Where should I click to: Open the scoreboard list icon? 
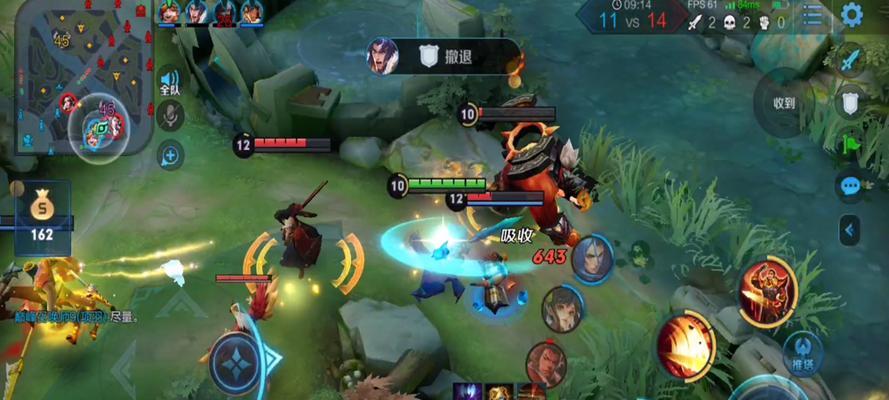point(813,15)
